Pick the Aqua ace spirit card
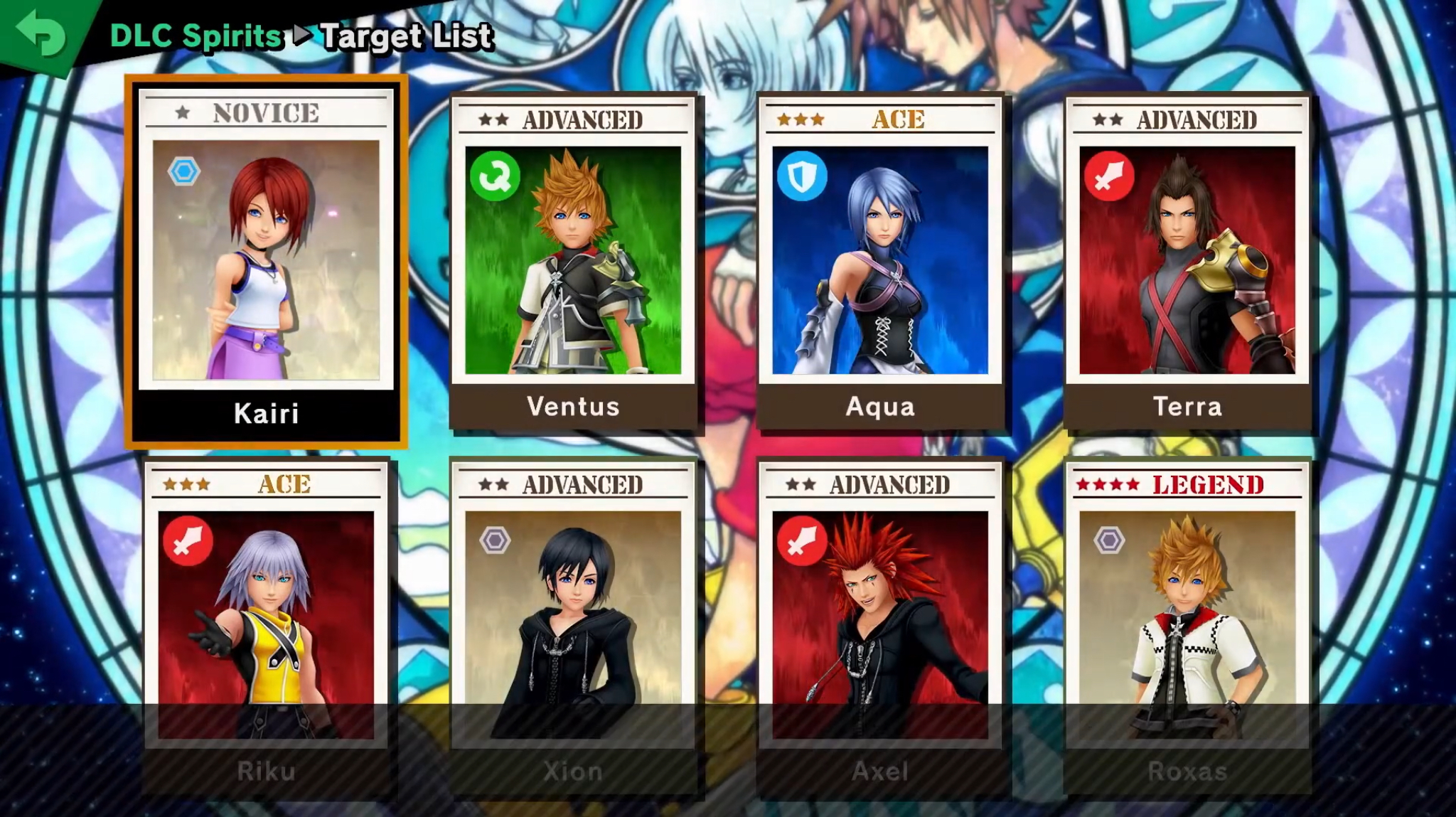The width and height of the screenshot is (1456, 817). tap(880, 262)
